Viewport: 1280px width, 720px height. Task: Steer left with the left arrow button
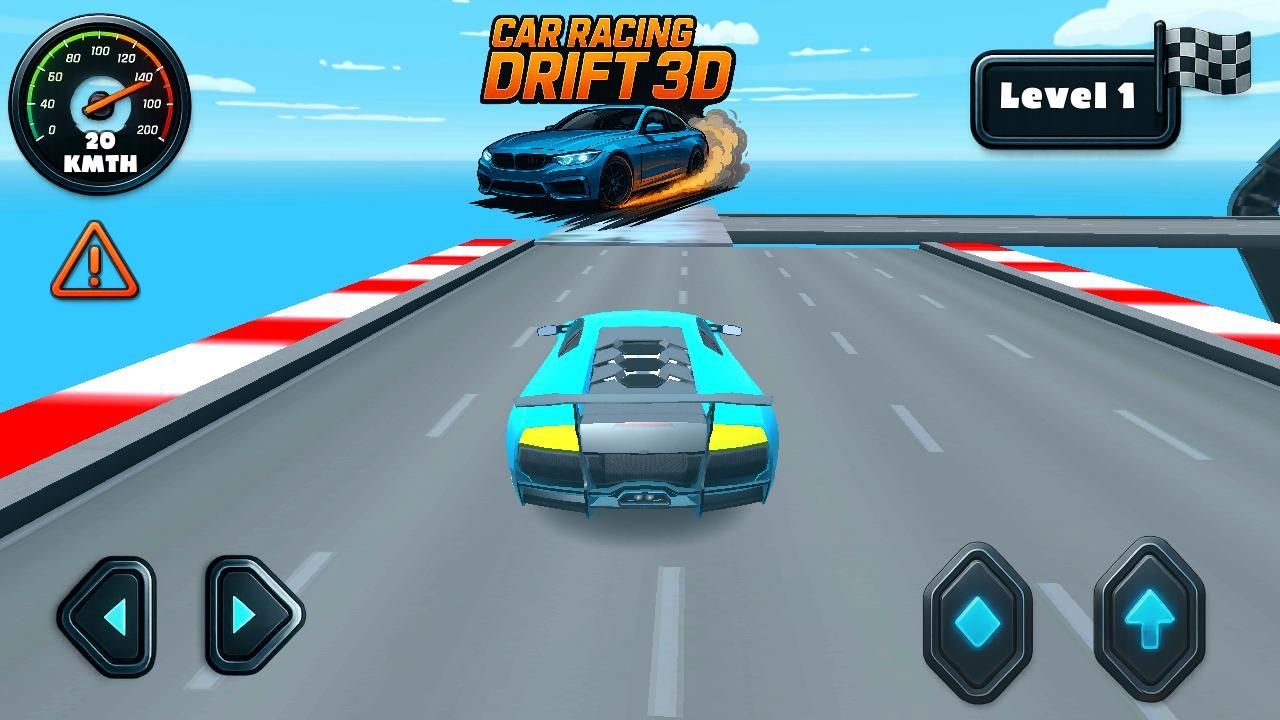point(107,615)
